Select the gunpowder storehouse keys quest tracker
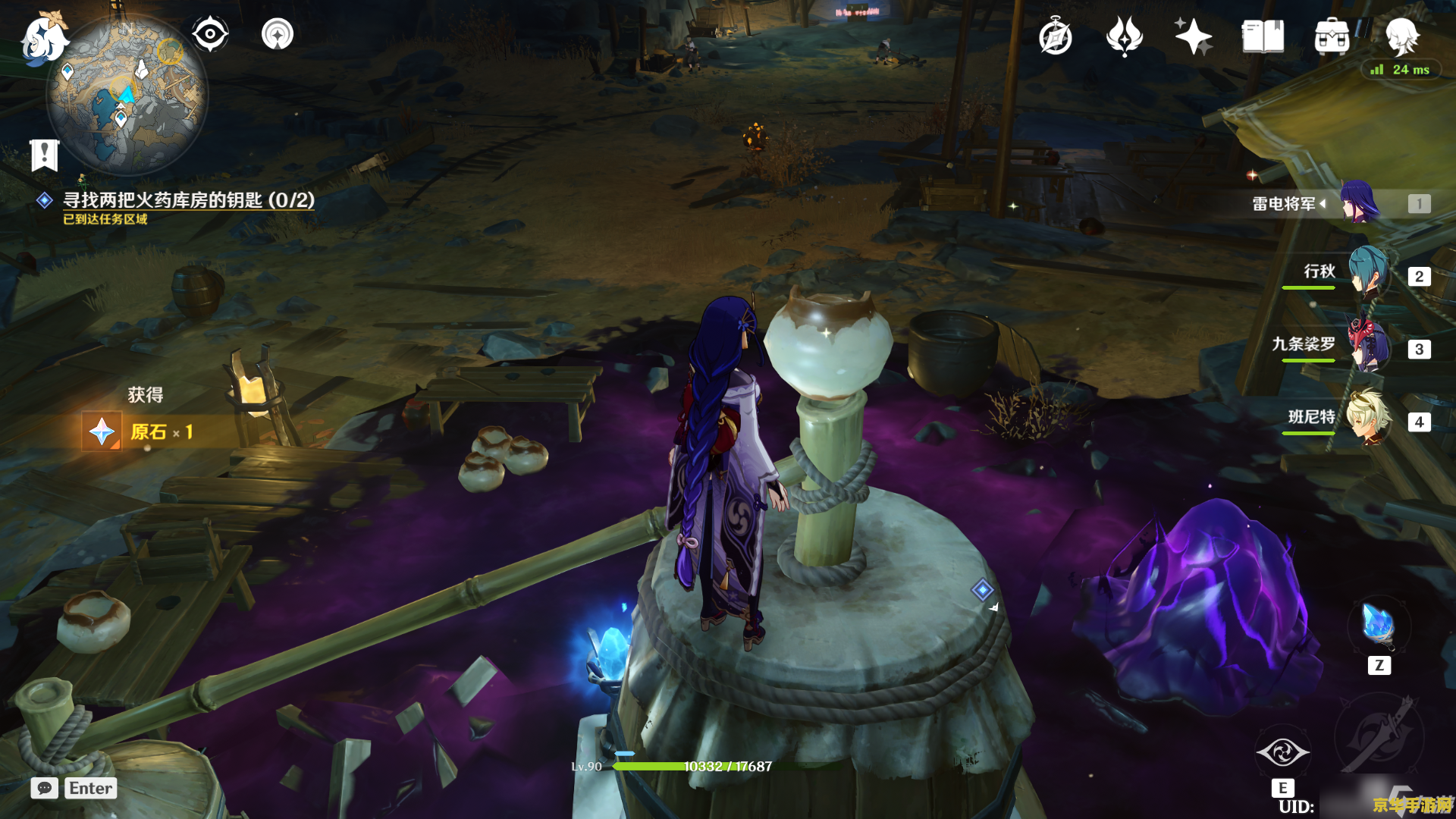Viewport: 1456px width, 819px height. [188, 200]
